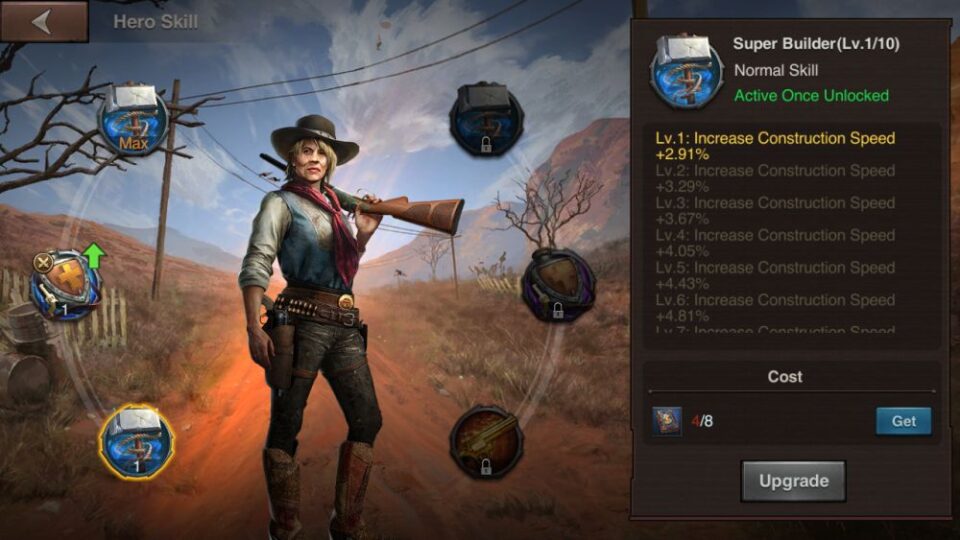The image size is (960, 540).
Task: Select the locked purple shield skill
Action: [558, 285]
